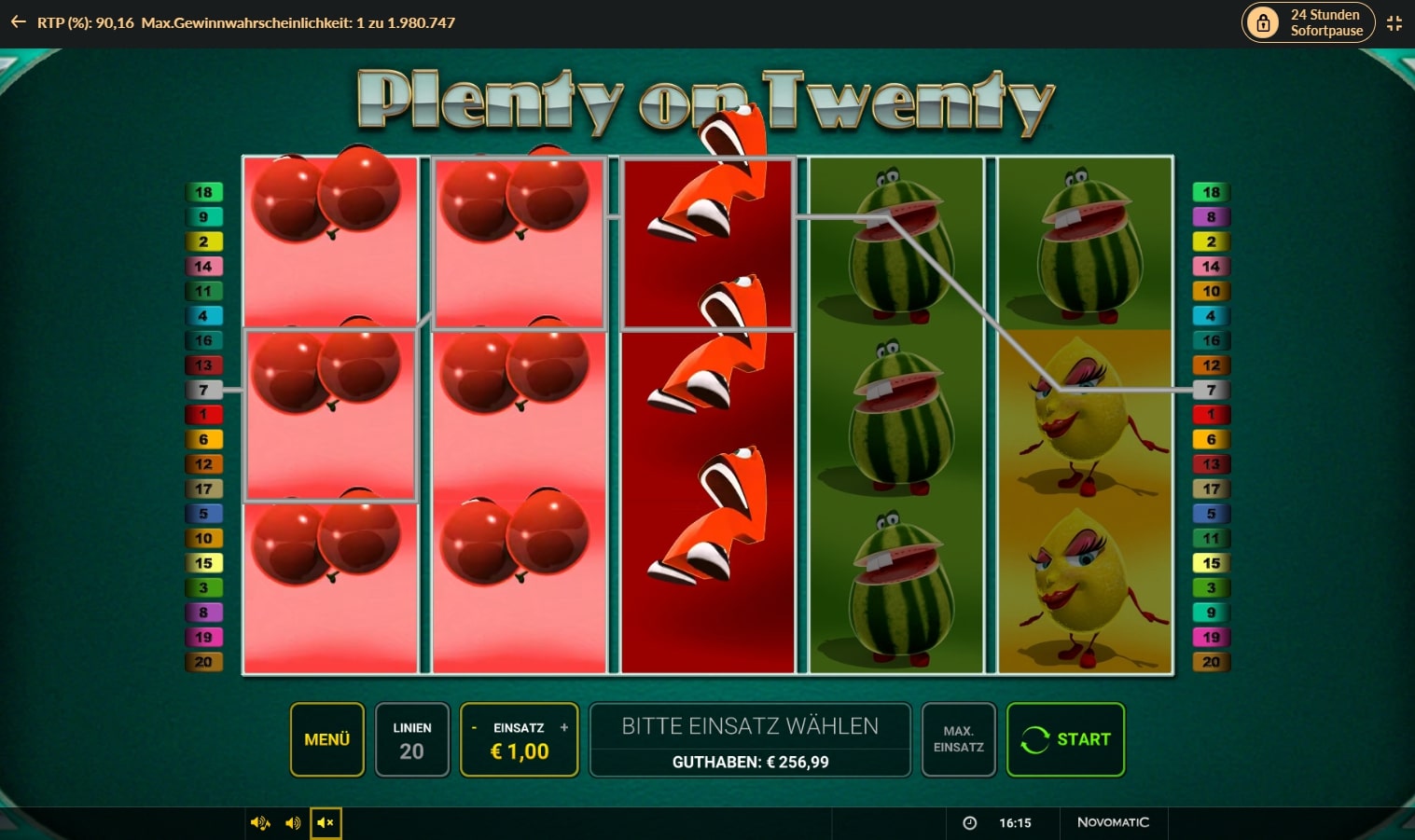Click the clock icon next to 16:15
Viewport: 1415px width, 840px height.
[970, 823]
